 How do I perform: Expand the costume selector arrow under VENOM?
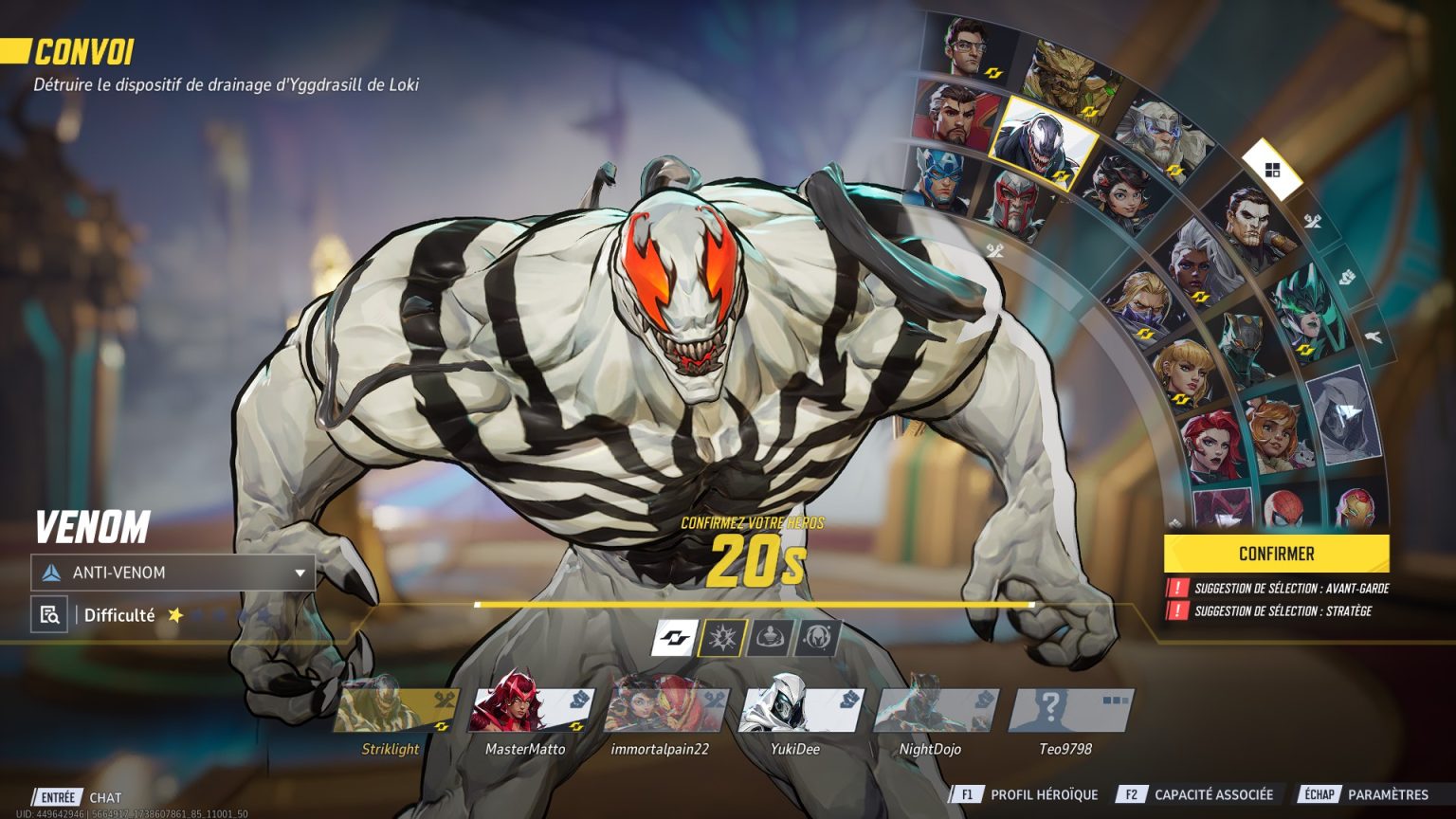300,573
